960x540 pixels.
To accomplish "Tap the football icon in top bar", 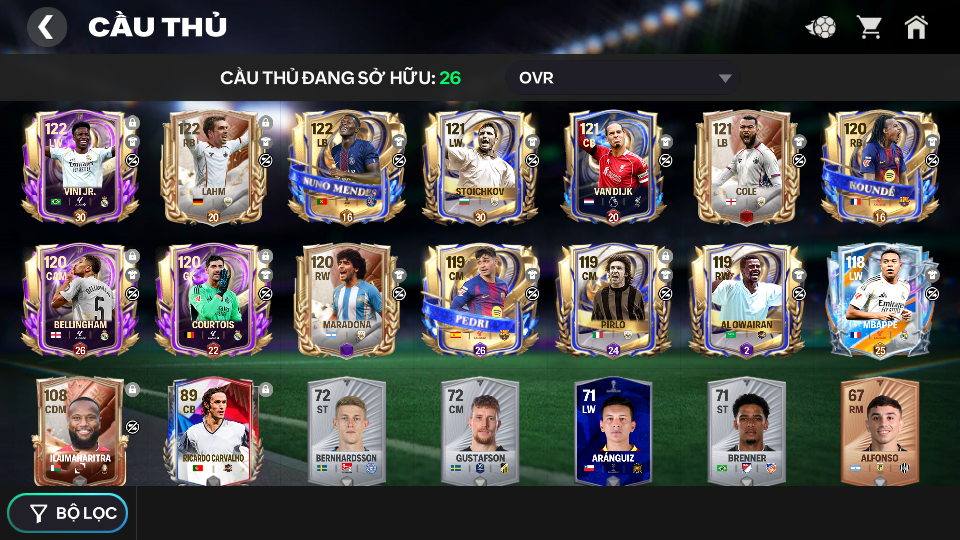I will [822, 27].
